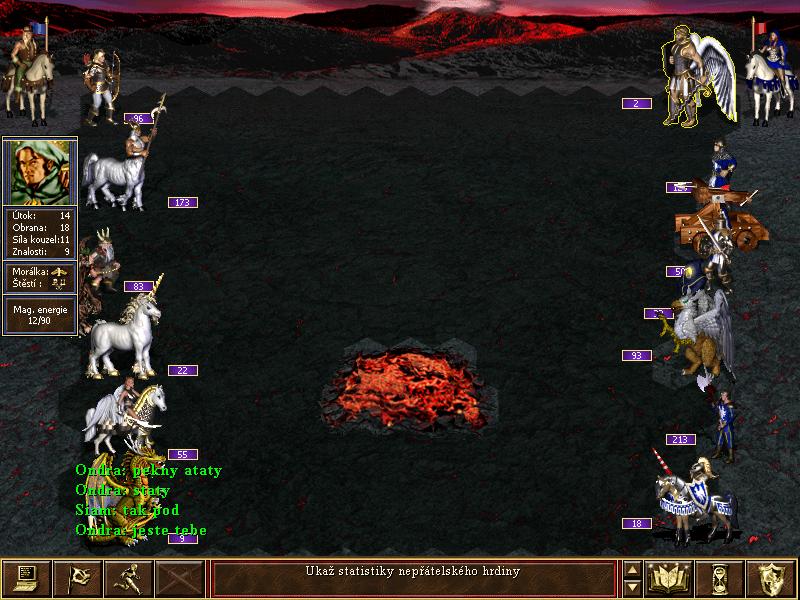The width and height of the screenshot is (800, 600).
Task: Retreat using the running man button
Action: pos(129,578)
